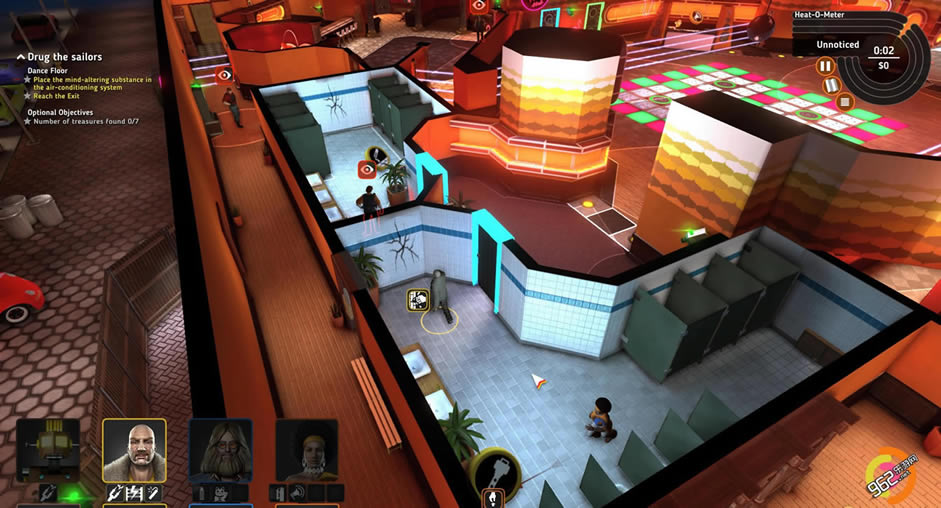This screenshot has height=508, width=941.
Task: Select the woman with afro portrait
Action: click(x=306, y=450)
